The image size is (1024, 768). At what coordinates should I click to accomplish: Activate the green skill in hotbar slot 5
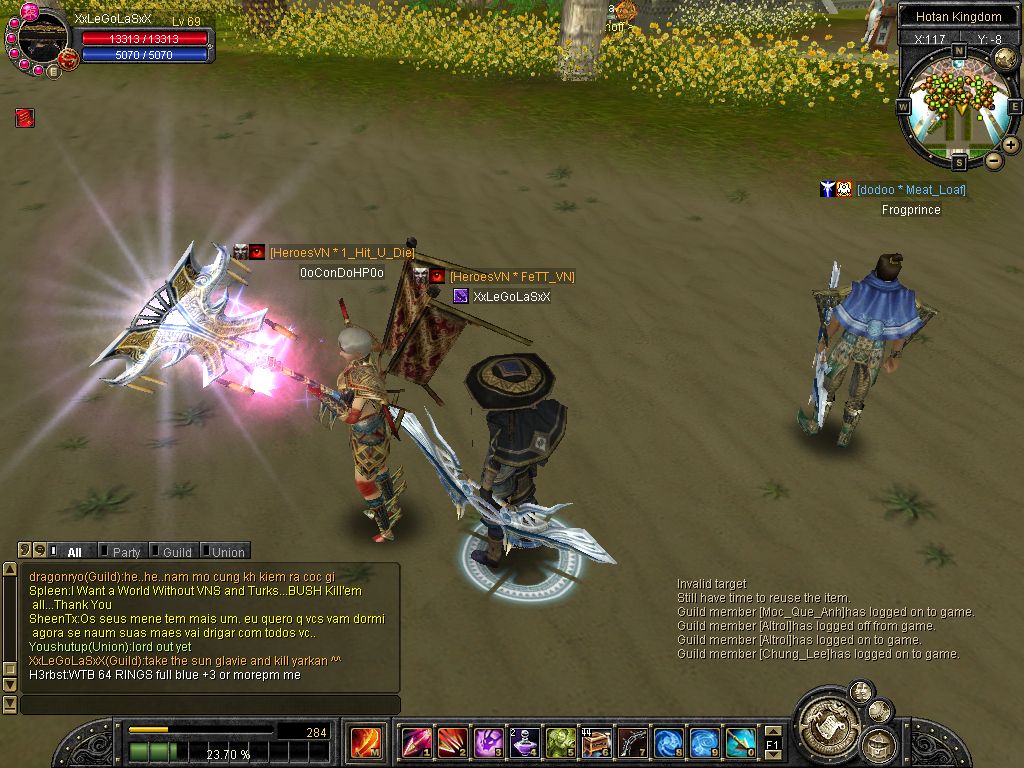tap(561, 743)
